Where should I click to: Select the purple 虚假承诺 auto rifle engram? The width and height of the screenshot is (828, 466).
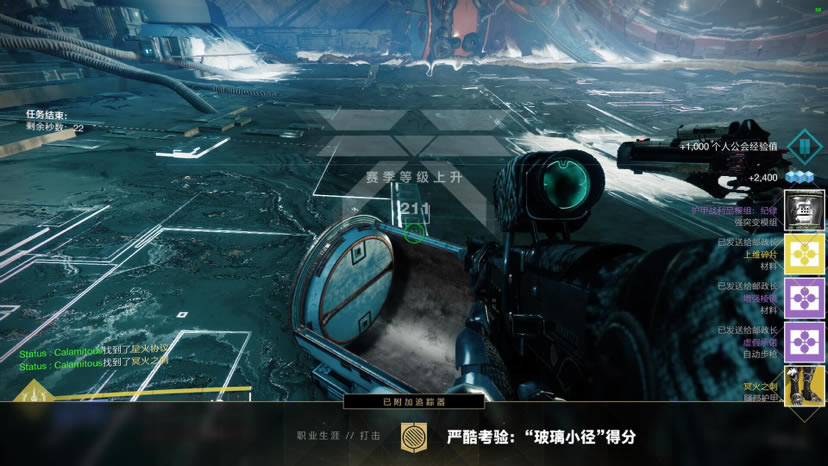point(804,342)
